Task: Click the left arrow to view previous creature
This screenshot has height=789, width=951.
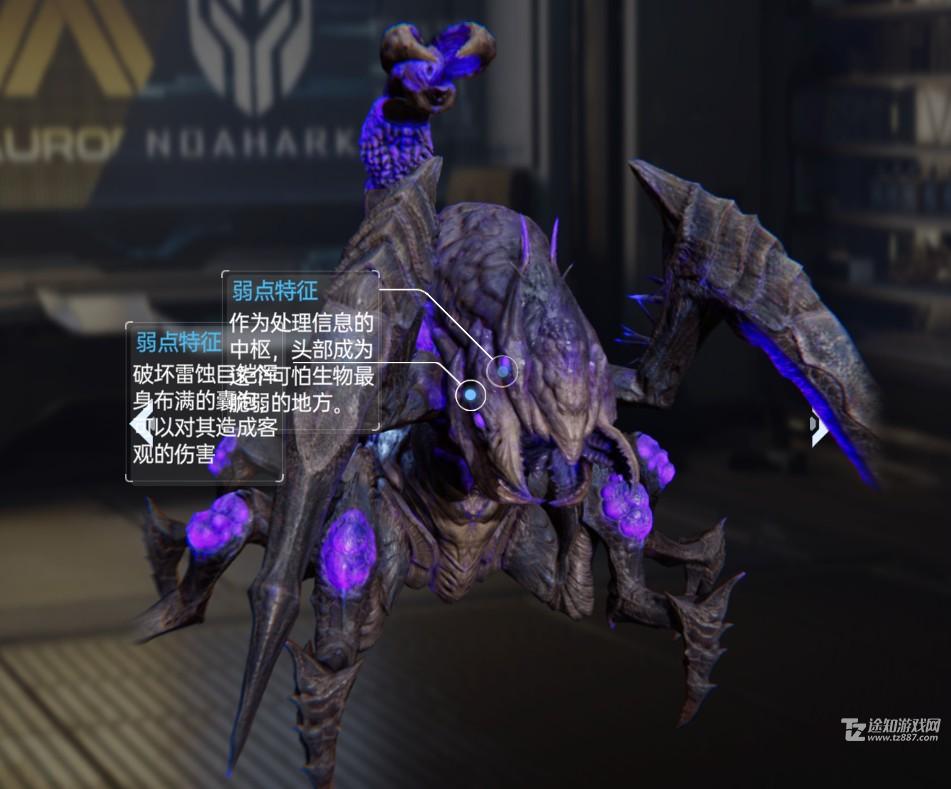Action: point(142,424)
